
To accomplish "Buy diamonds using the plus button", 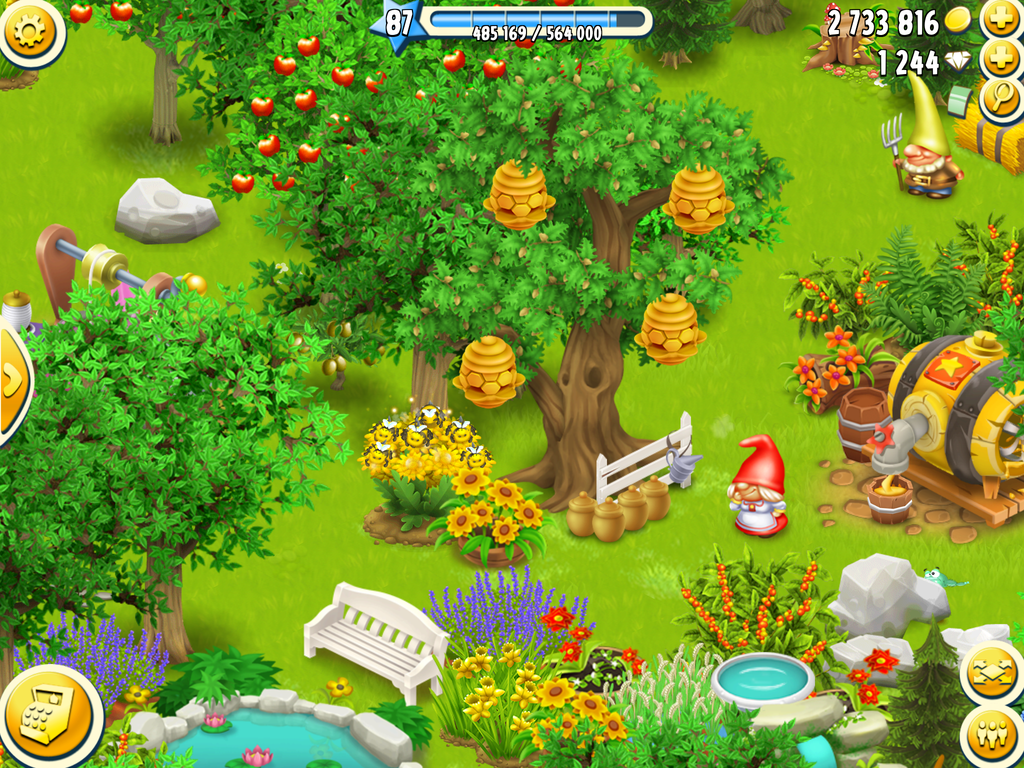I will 998,59.
